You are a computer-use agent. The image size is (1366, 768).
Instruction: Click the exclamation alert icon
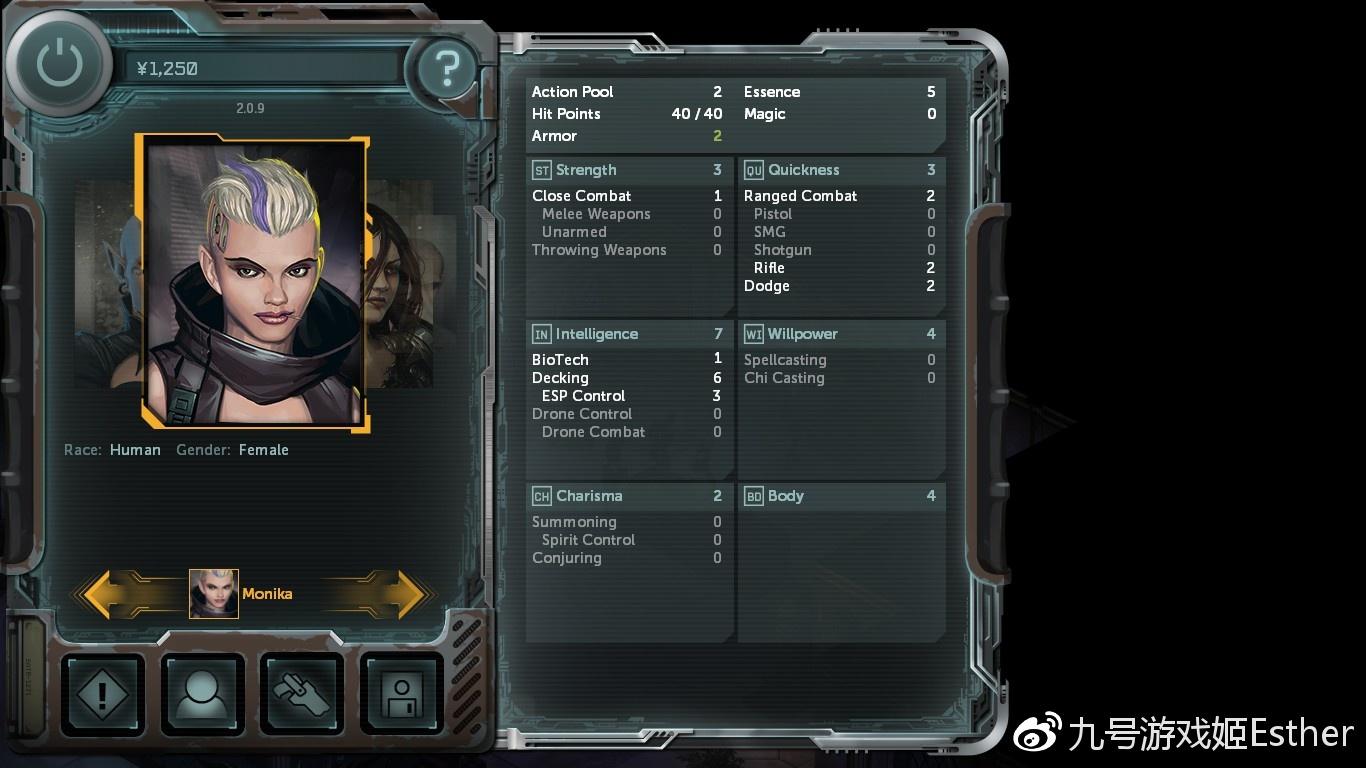tap(103, 694)
